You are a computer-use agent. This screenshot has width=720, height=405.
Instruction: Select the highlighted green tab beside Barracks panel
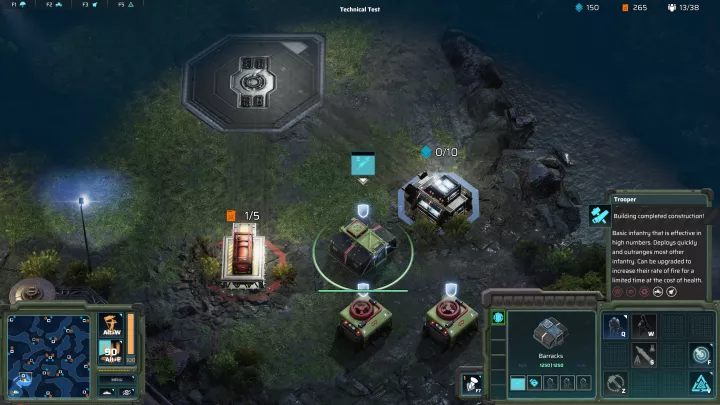point(498,319)
